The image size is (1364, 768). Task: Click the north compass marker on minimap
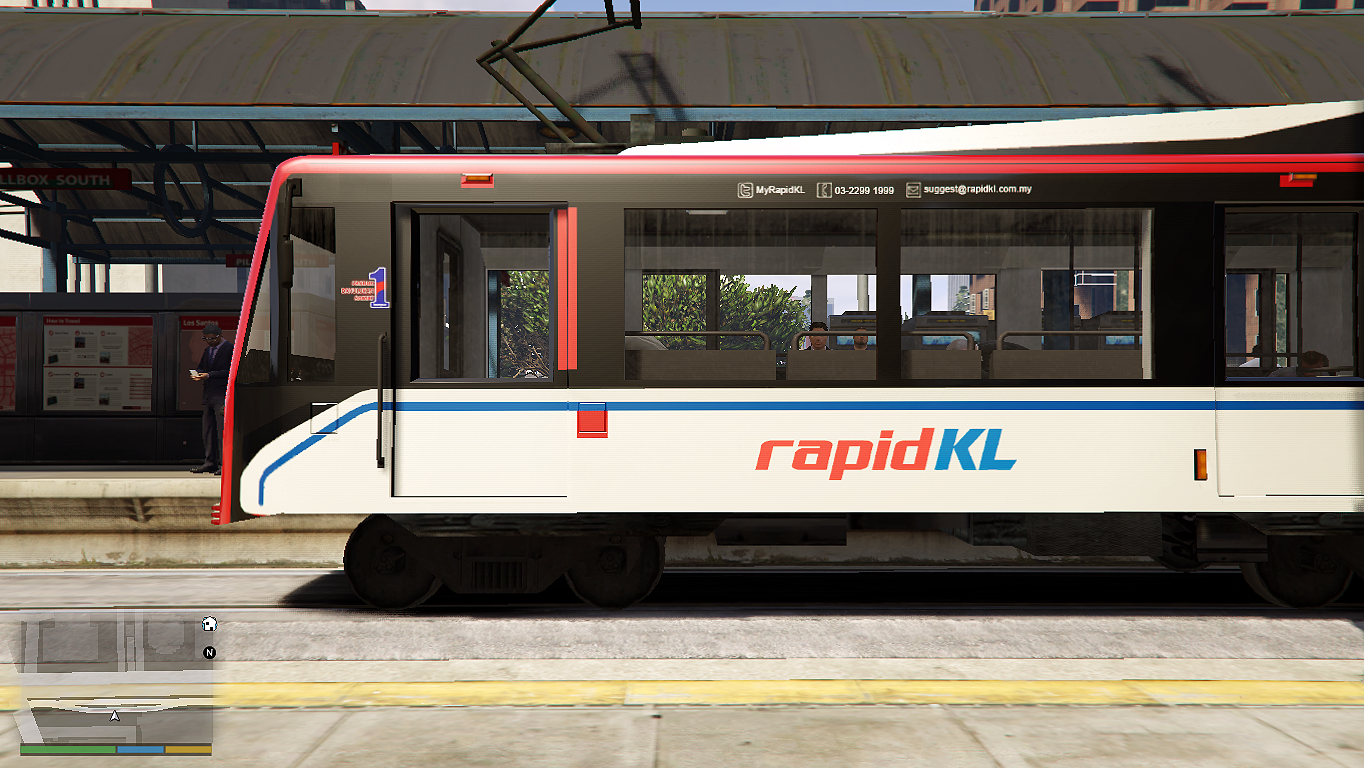point(209,653)
